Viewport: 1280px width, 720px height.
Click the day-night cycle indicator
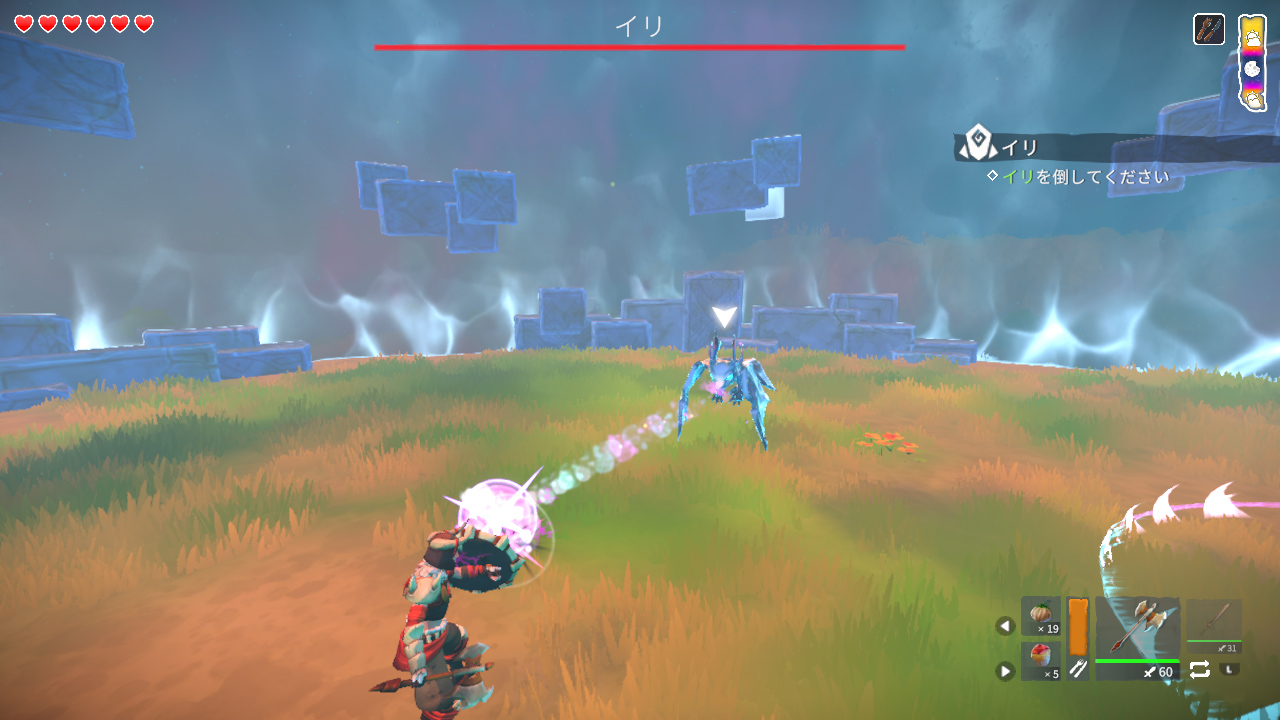(x=1252, y=64)
